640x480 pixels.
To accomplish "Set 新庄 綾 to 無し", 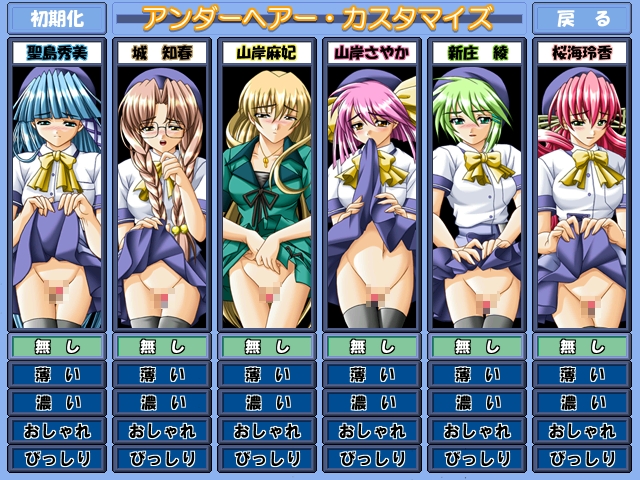I will click(476, 347).
